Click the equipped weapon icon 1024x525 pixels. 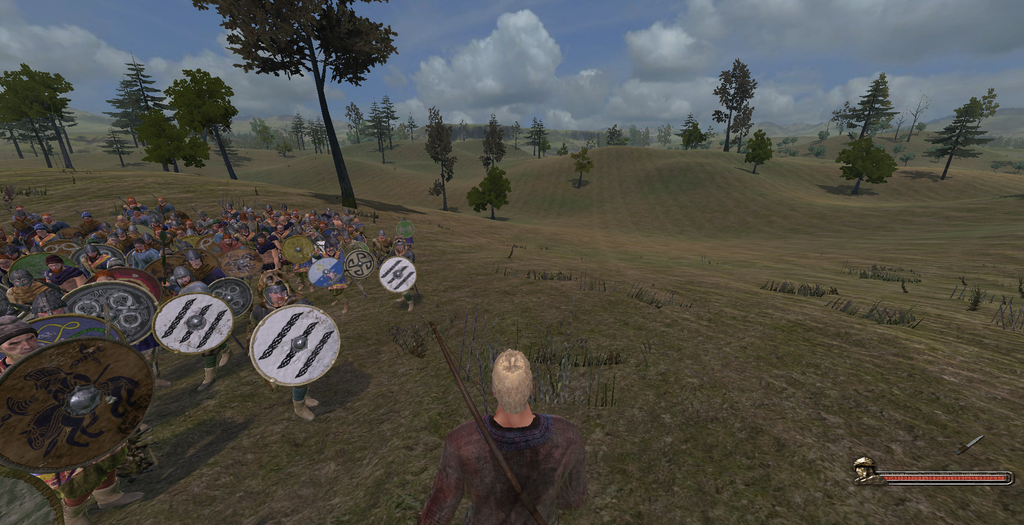969,445
